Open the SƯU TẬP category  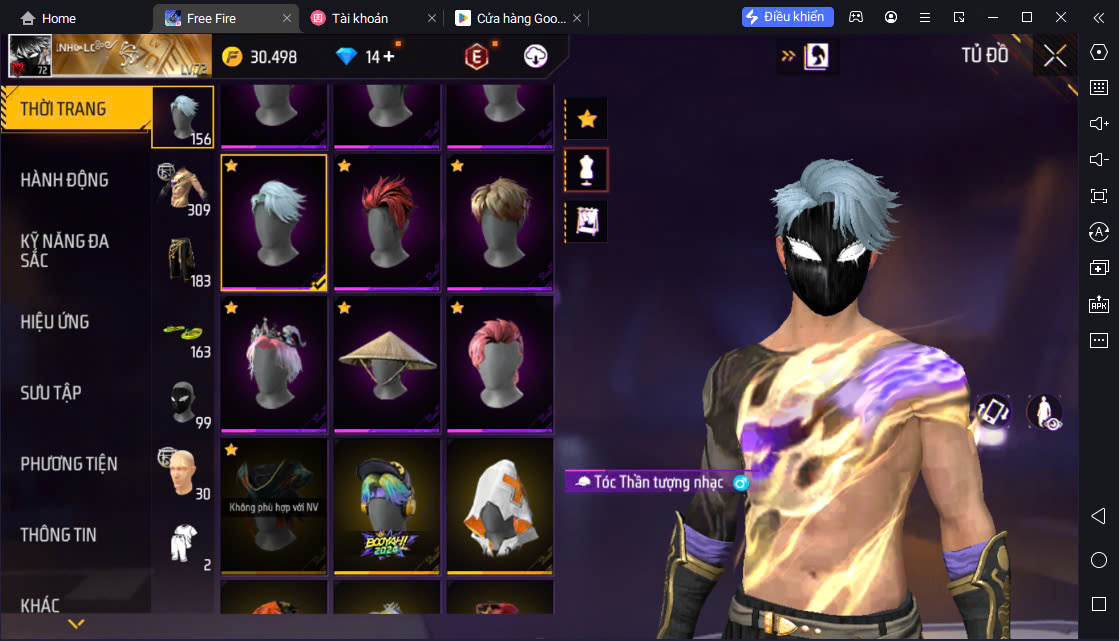50,393
